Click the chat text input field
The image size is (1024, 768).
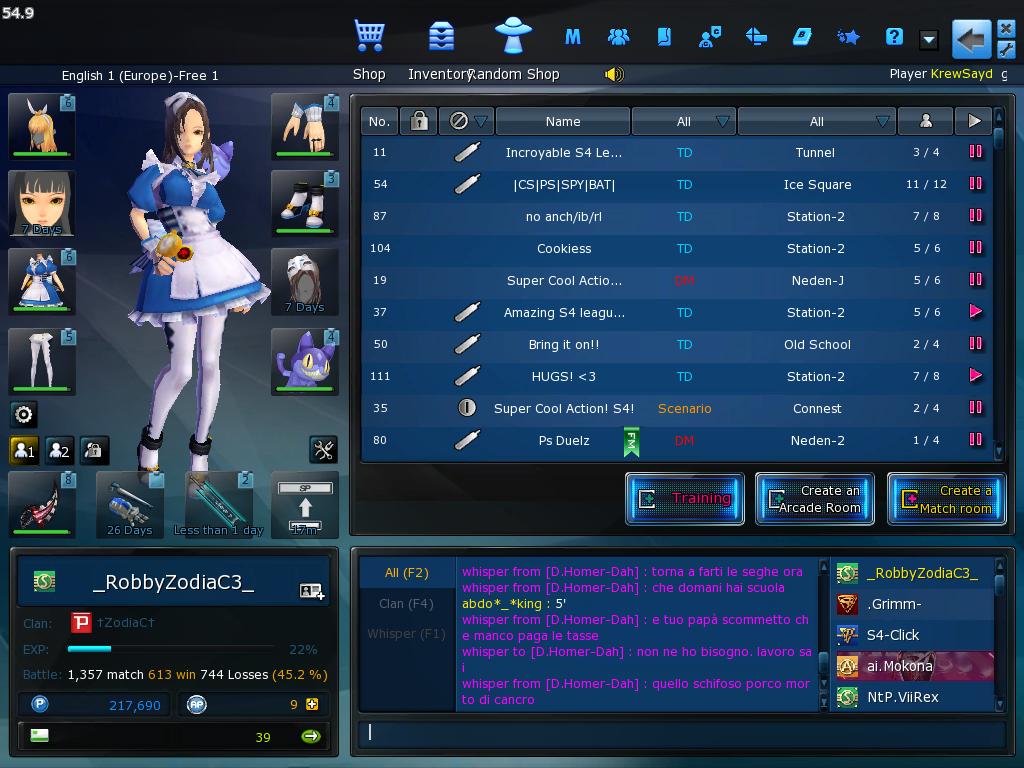(680, 733)
